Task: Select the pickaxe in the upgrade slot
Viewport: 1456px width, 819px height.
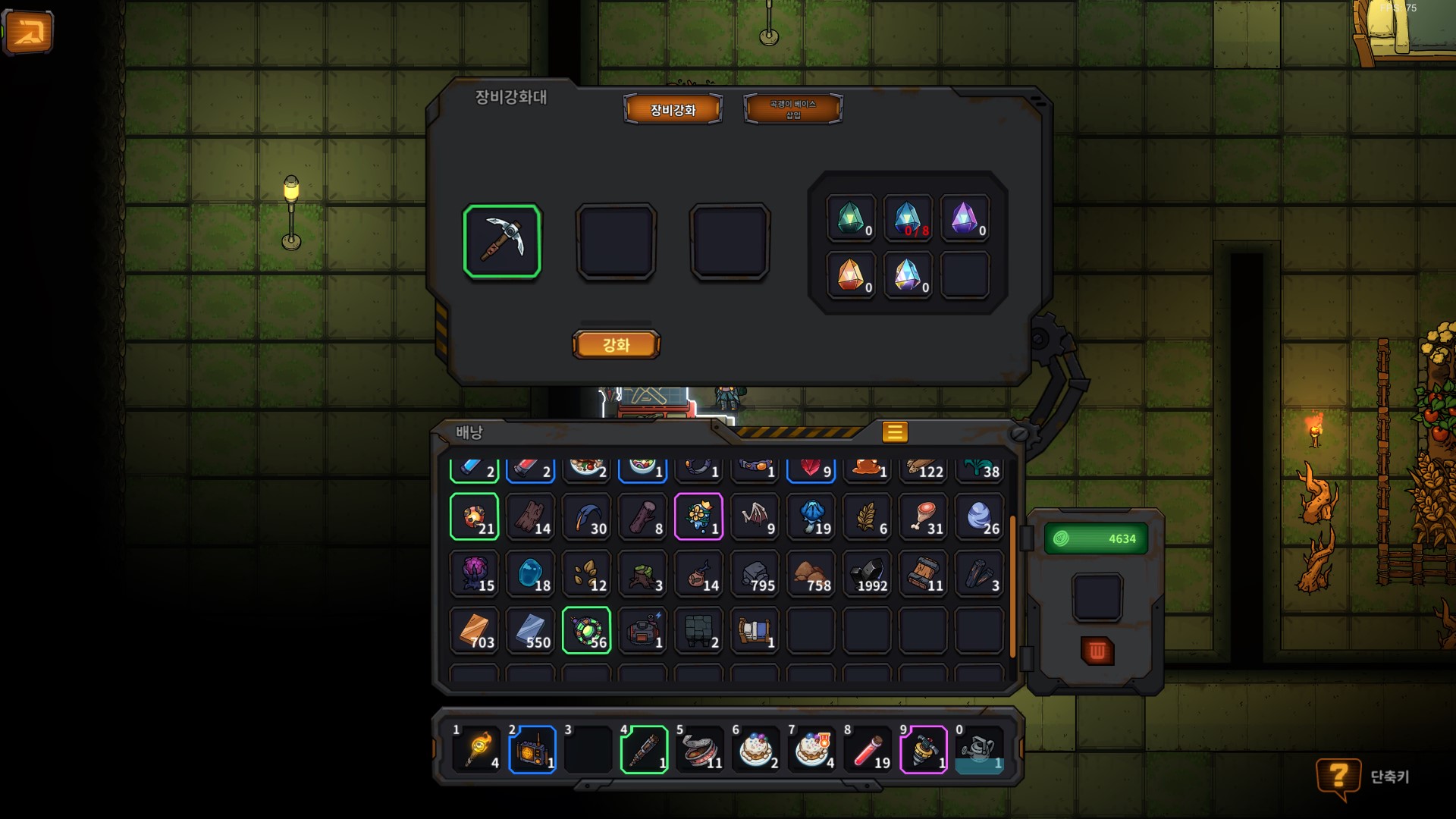Action: click(502, 241)
